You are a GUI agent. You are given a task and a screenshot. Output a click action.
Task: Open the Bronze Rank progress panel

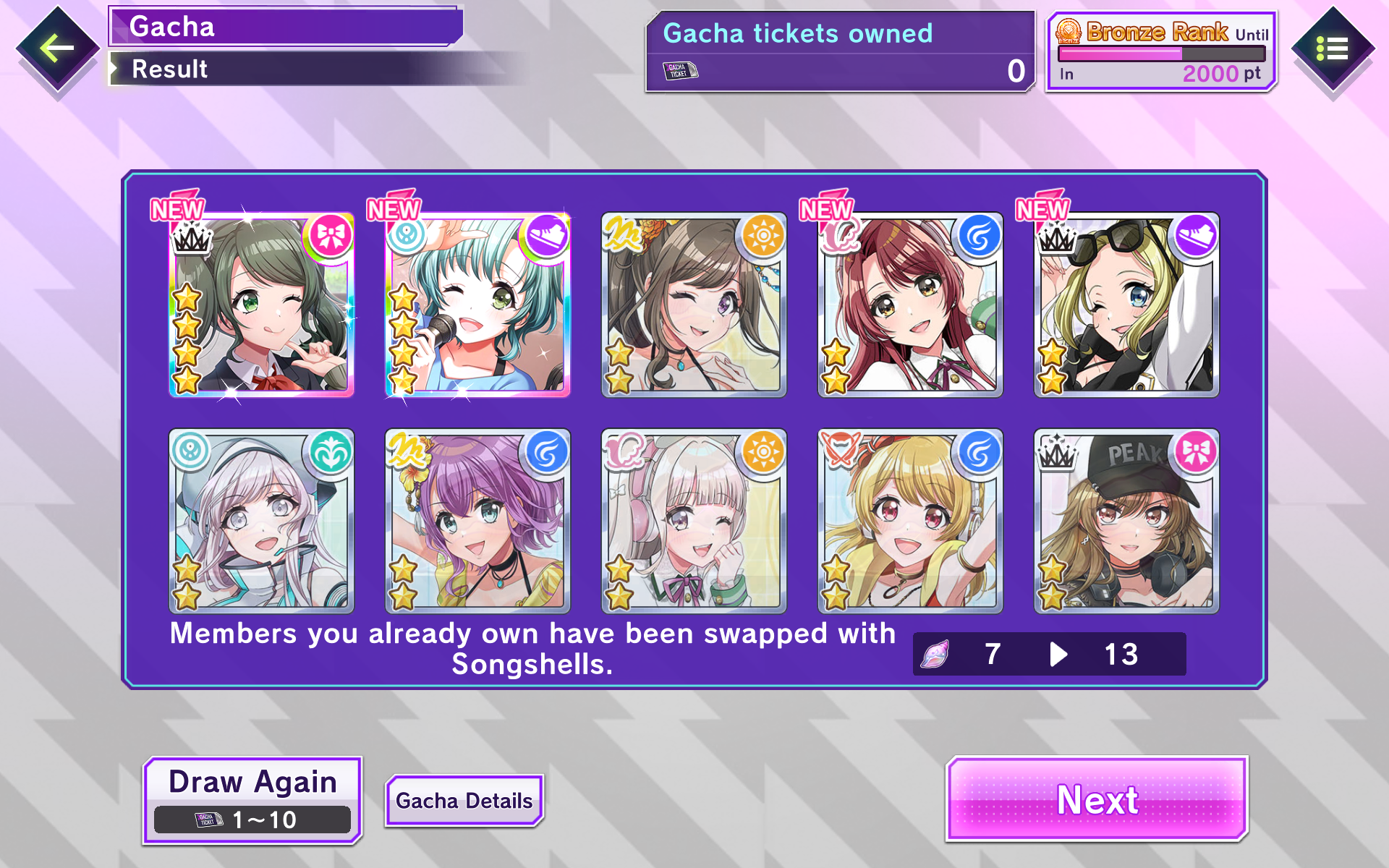click(x=1161, y=51)
